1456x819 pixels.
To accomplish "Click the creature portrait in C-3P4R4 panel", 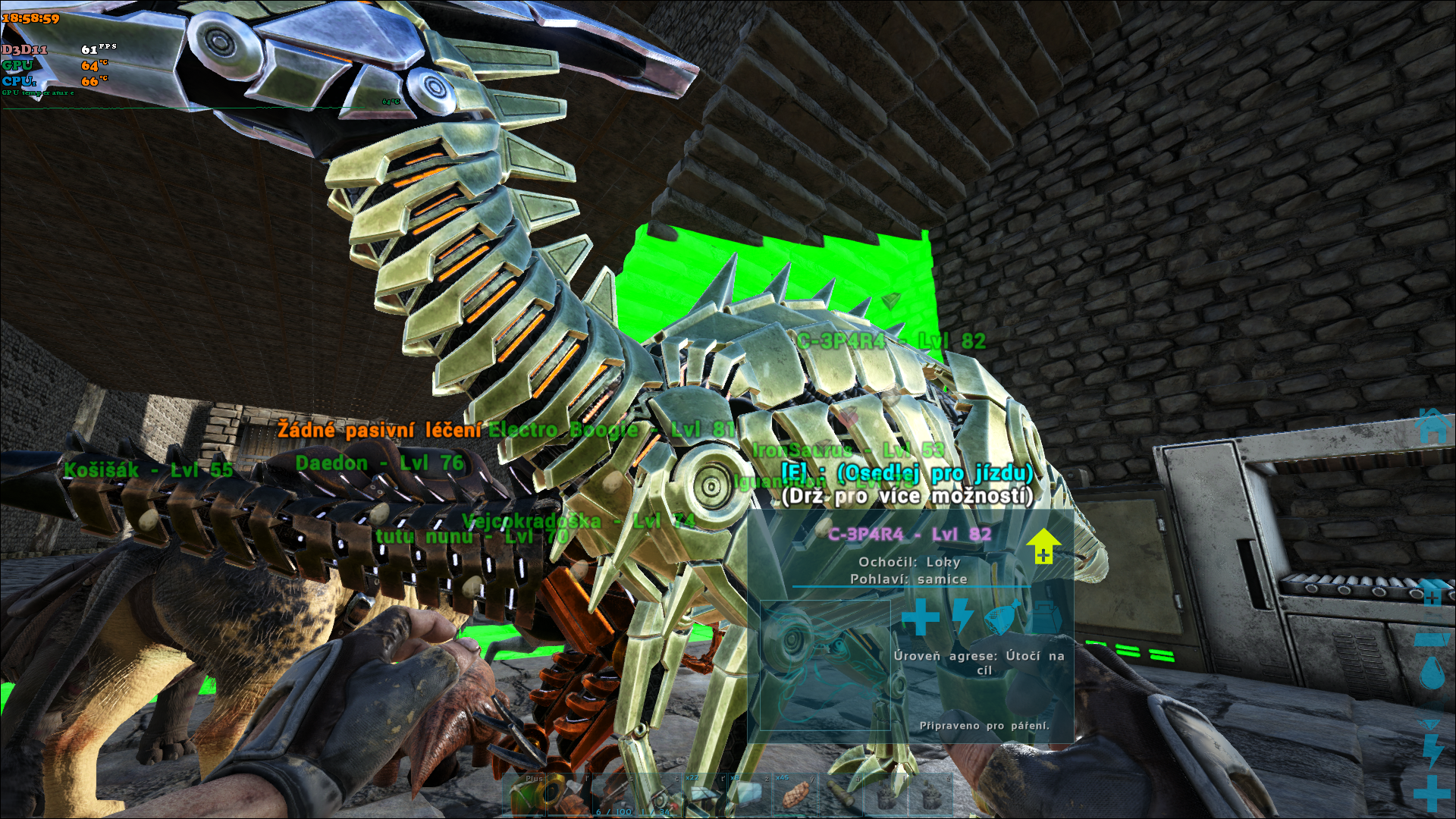I will point(825,666).
